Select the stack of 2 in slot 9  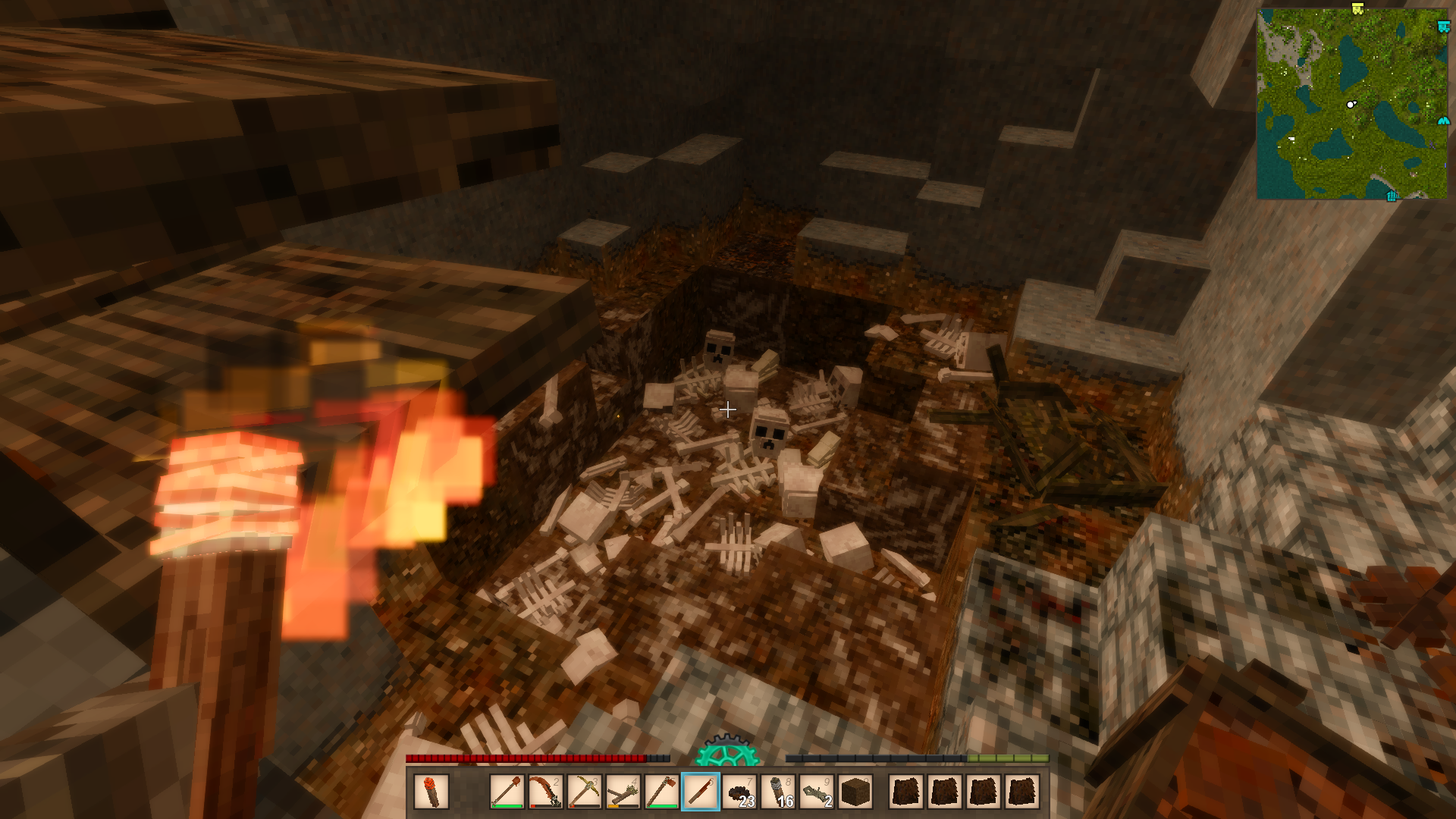coord(817,792)
